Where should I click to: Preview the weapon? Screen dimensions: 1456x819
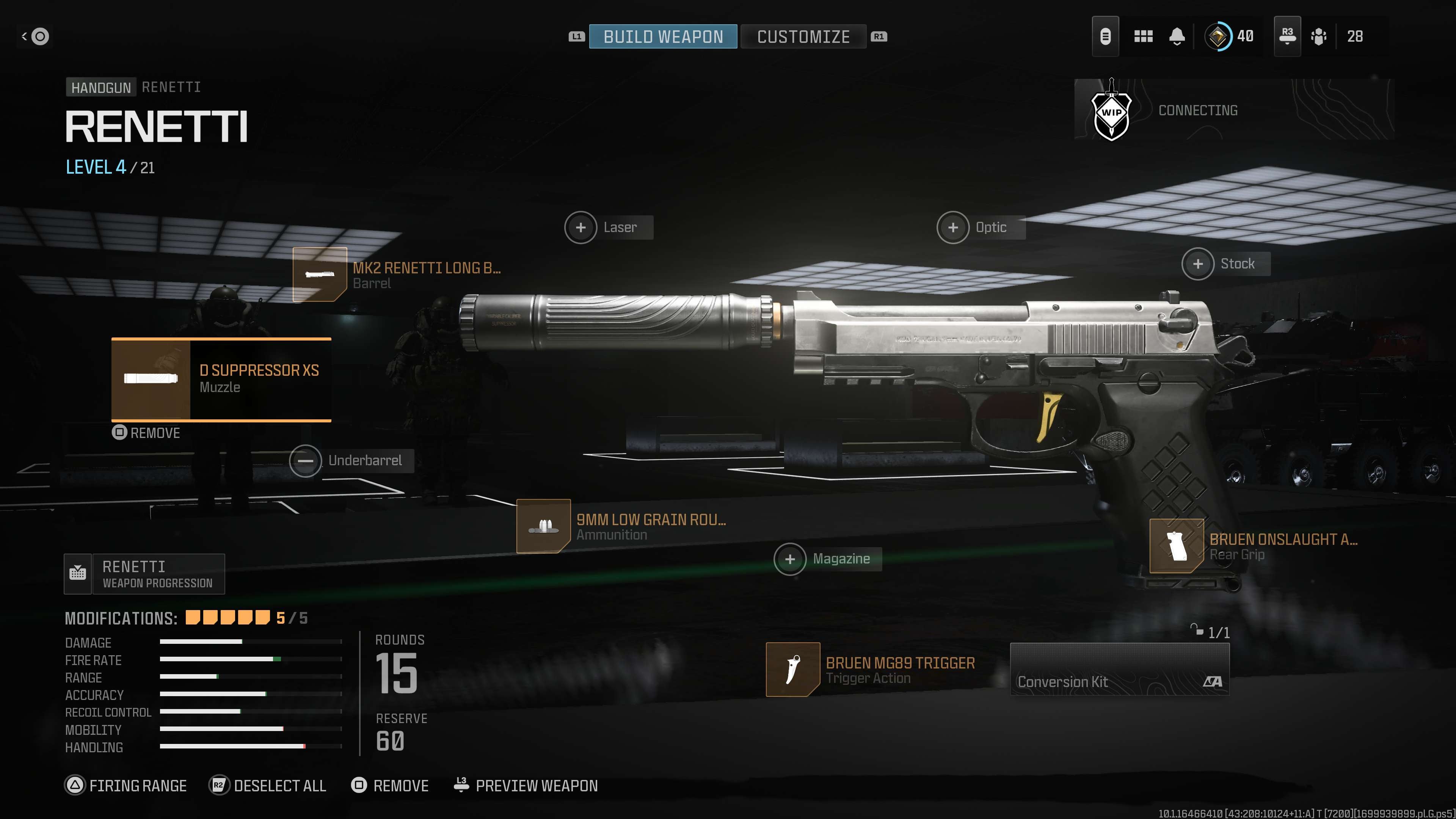(x=526, y=786)
